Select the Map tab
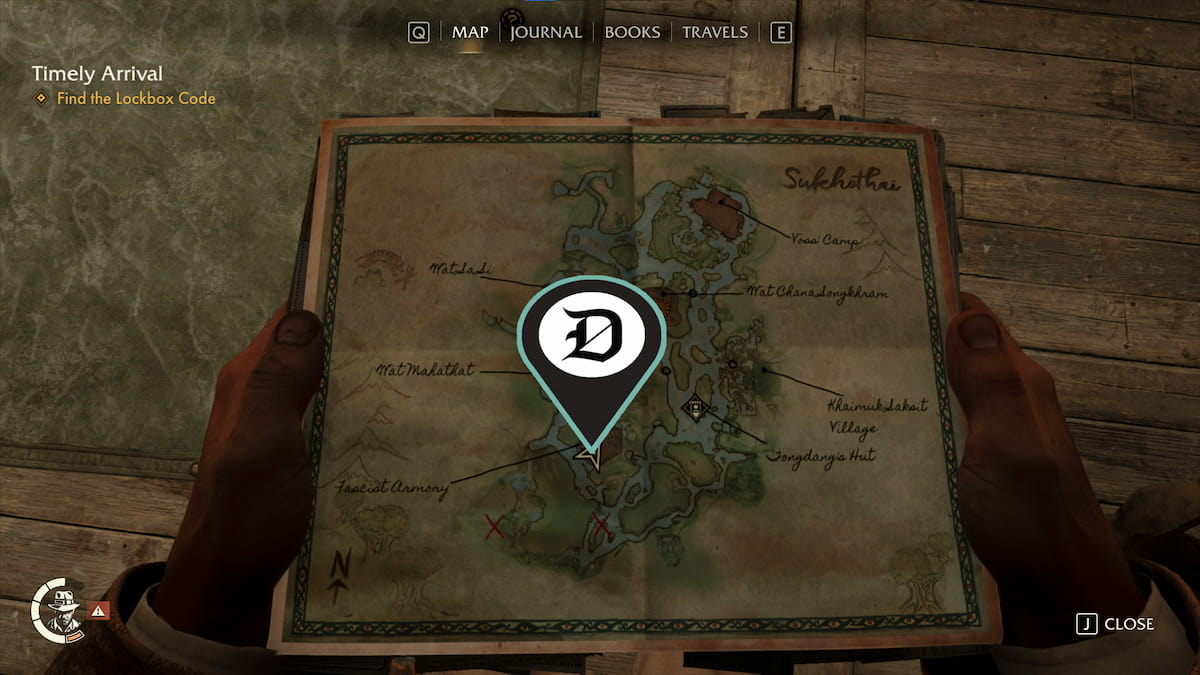This screenshot has width=1200, height=675. [470, 32]
